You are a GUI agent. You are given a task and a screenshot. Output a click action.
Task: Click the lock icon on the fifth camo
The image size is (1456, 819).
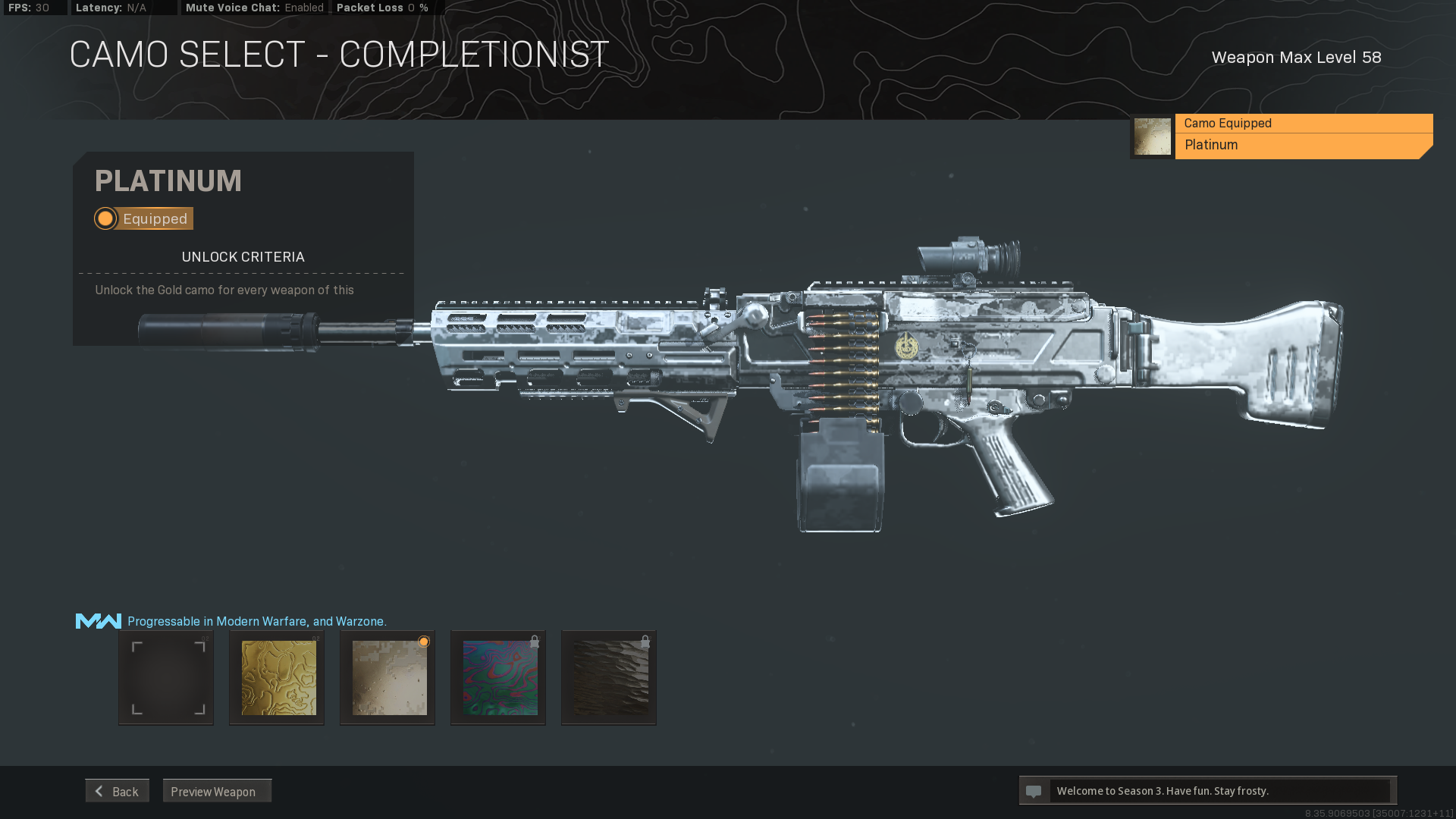tap(647, 640)
